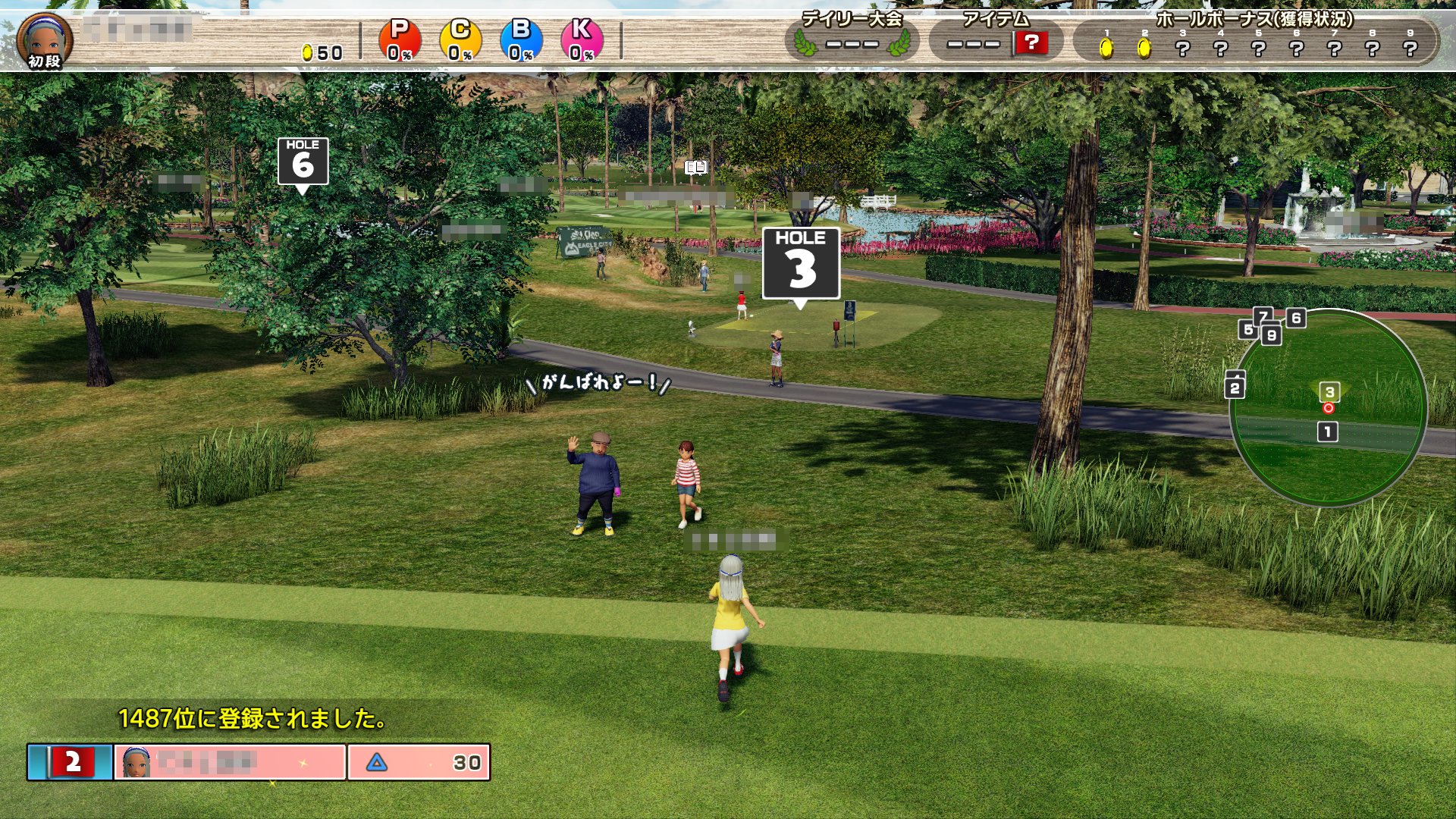Select hole 2 marker on minimap
The height and width of the screenshot is (819, 1456).
coord(1235,388)
